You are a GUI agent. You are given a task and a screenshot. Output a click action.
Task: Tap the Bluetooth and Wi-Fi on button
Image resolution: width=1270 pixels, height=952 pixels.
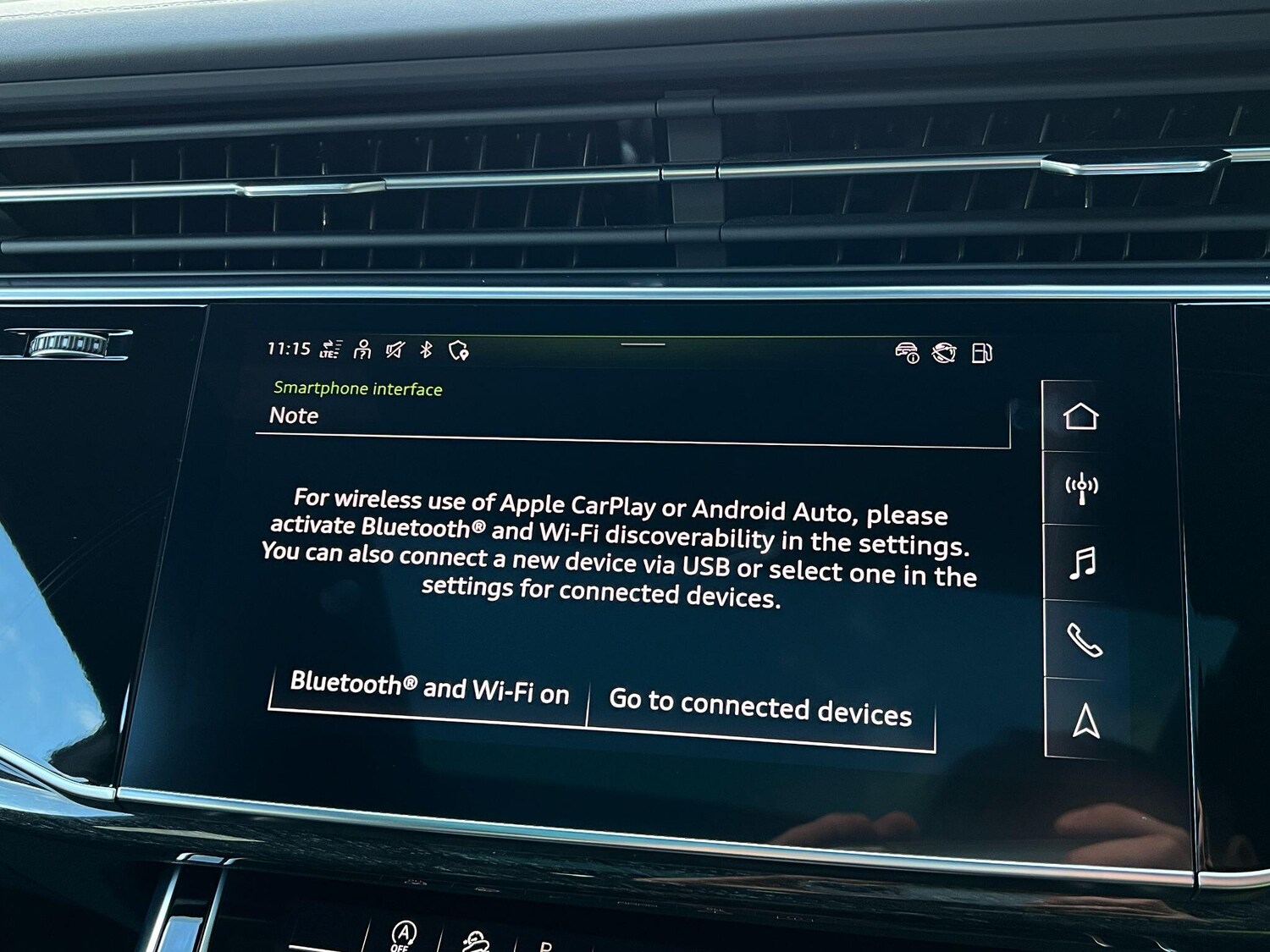pos(429,688)
